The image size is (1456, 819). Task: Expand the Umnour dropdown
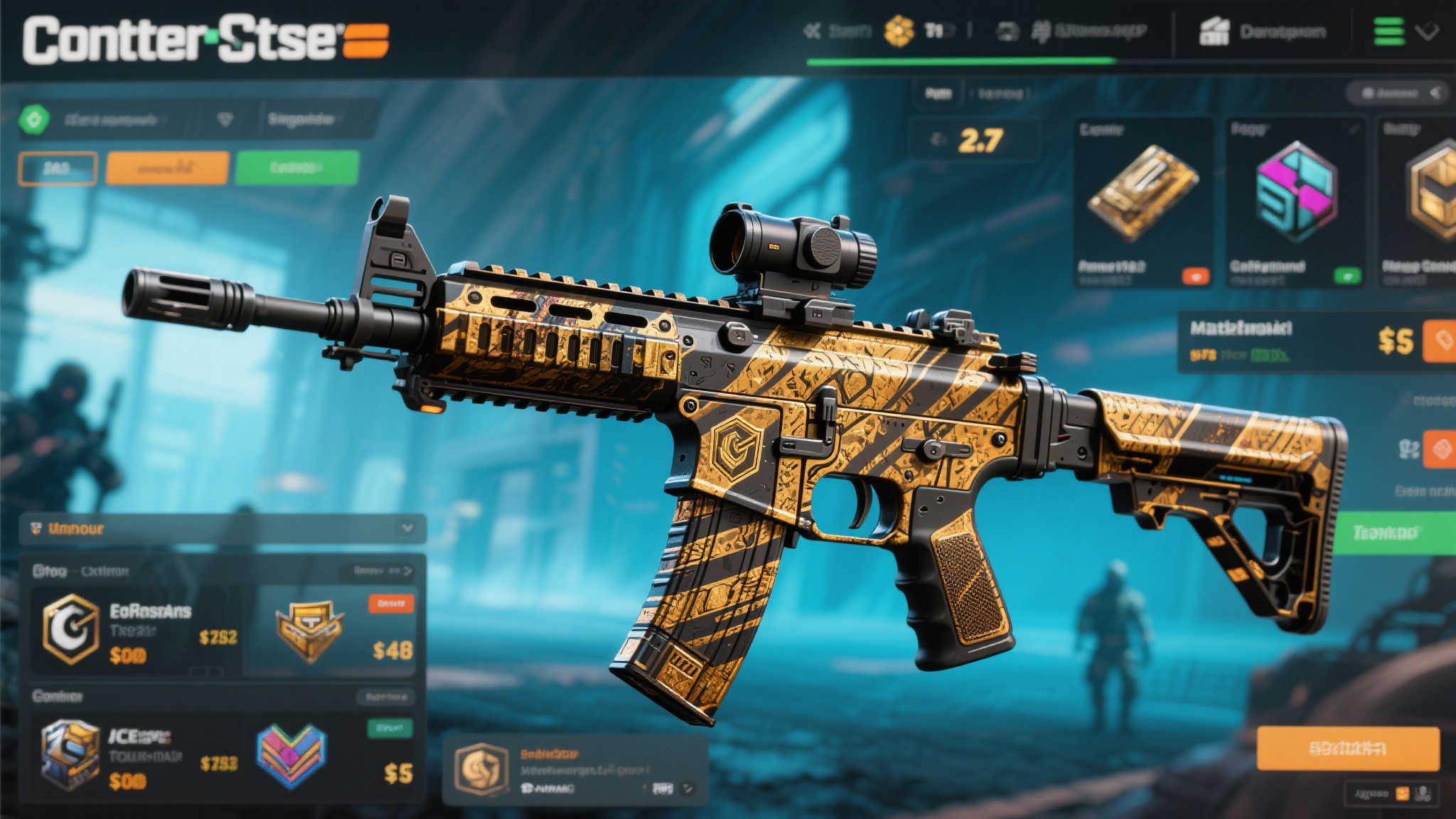click(x=407, y=528)
